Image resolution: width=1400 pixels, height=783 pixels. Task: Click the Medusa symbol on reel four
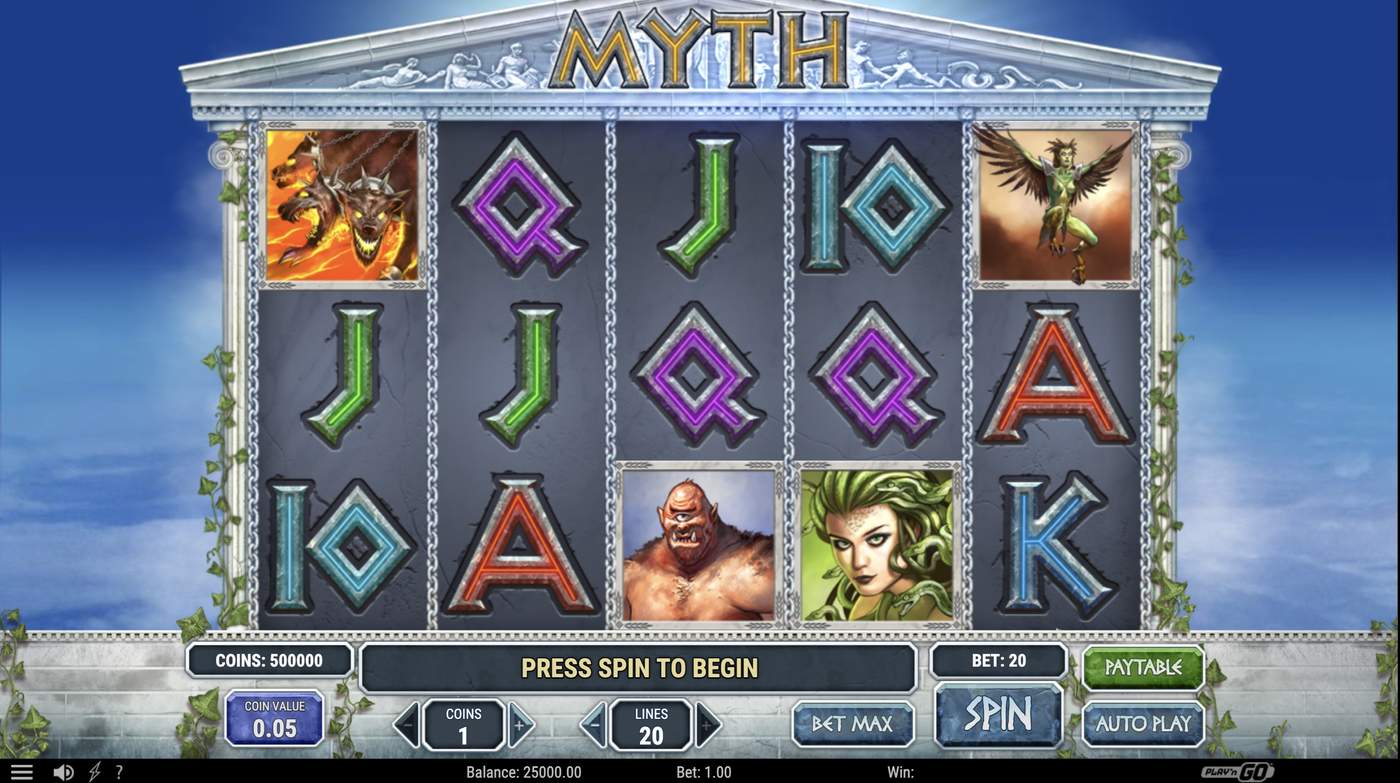click(880, 544)
